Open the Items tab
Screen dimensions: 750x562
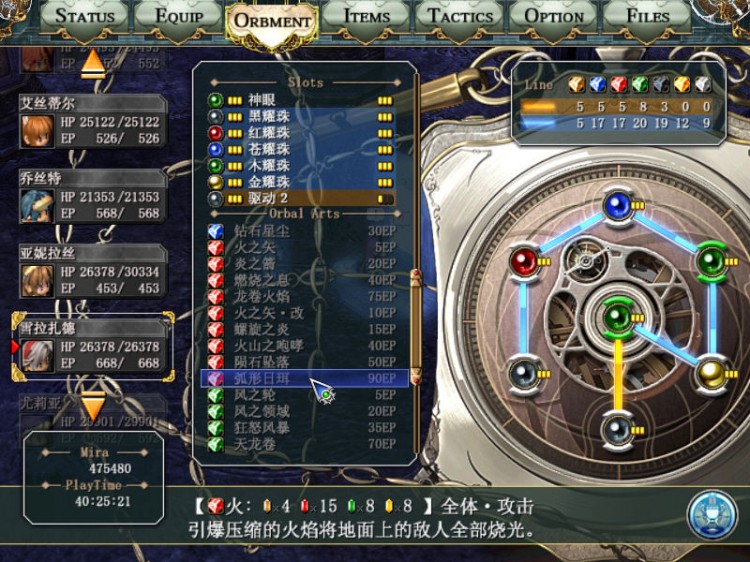(366, 16)
